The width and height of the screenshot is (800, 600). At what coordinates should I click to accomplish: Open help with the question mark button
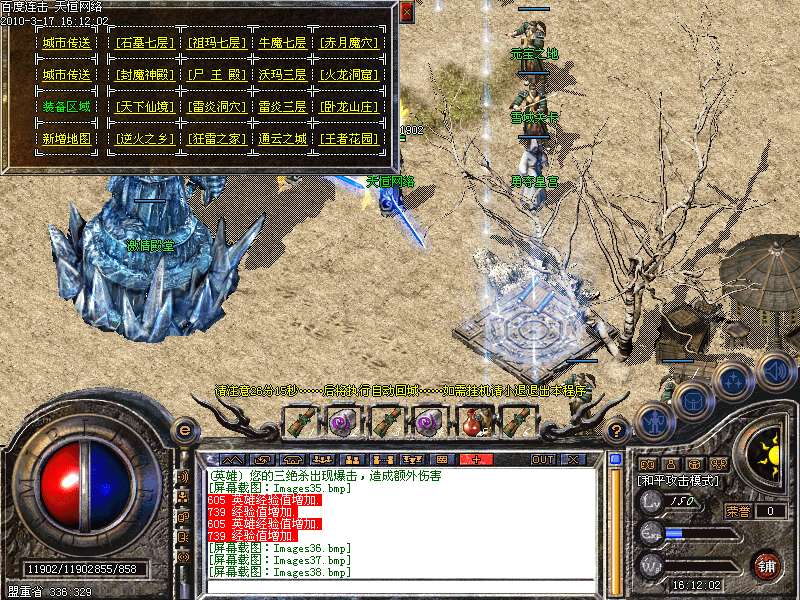point(617,431)
